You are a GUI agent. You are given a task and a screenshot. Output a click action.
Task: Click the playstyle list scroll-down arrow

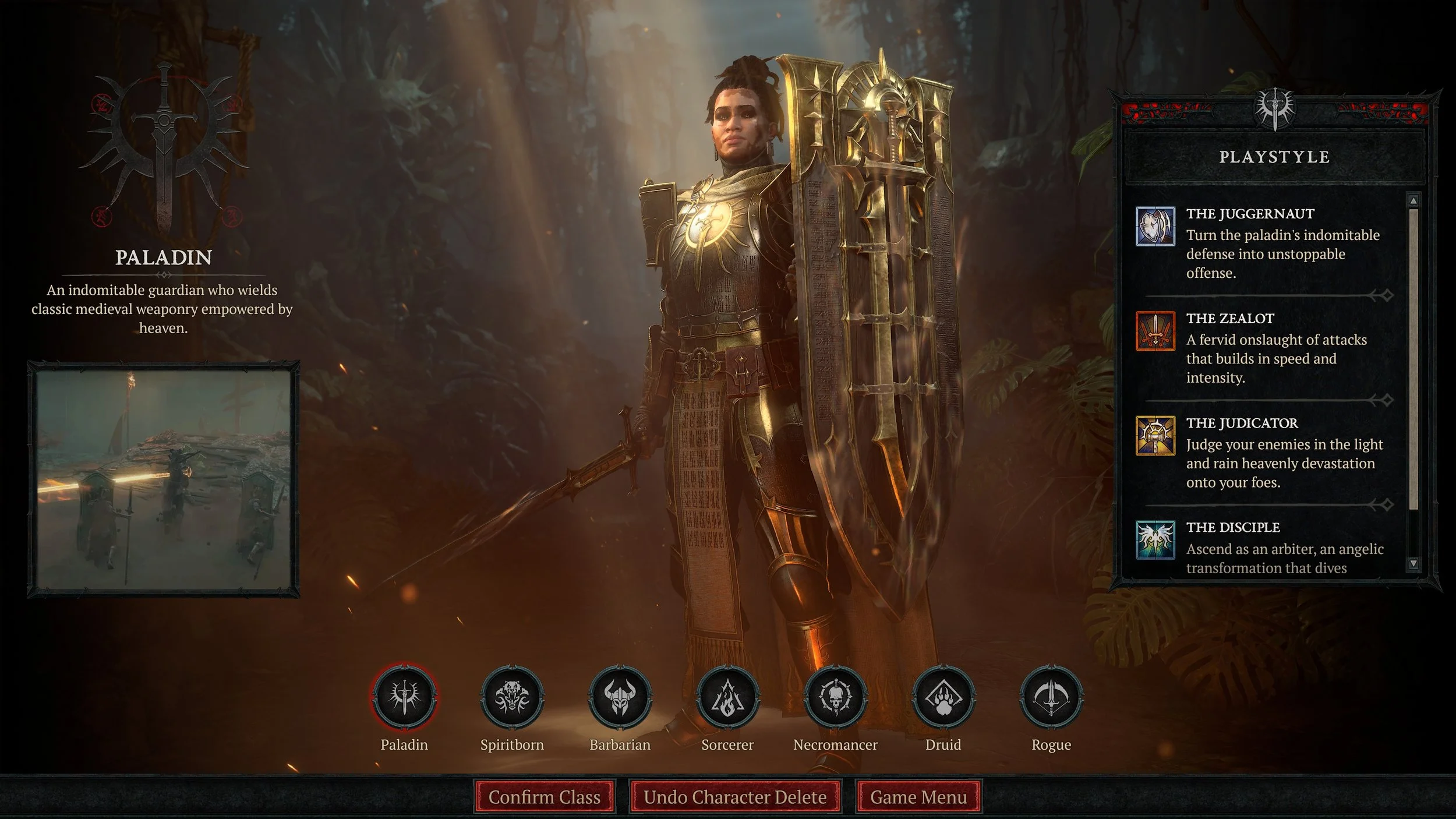(x=1413, y=563)
